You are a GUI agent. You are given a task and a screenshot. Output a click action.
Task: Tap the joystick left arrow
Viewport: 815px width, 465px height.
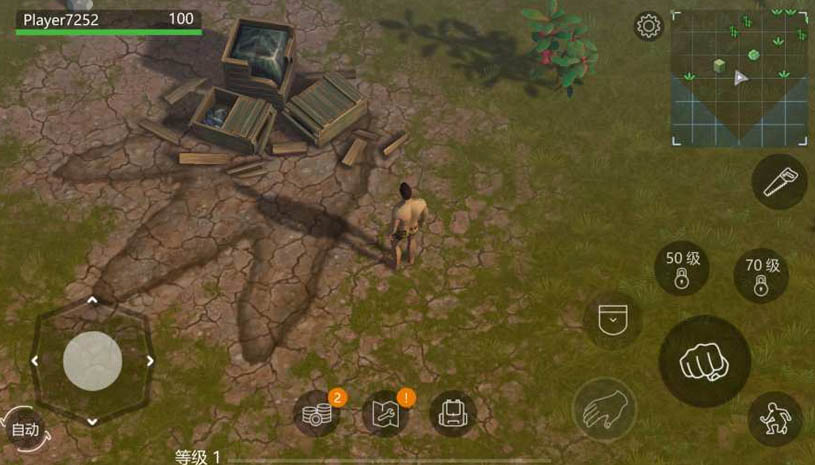click(x=34, y=361)
